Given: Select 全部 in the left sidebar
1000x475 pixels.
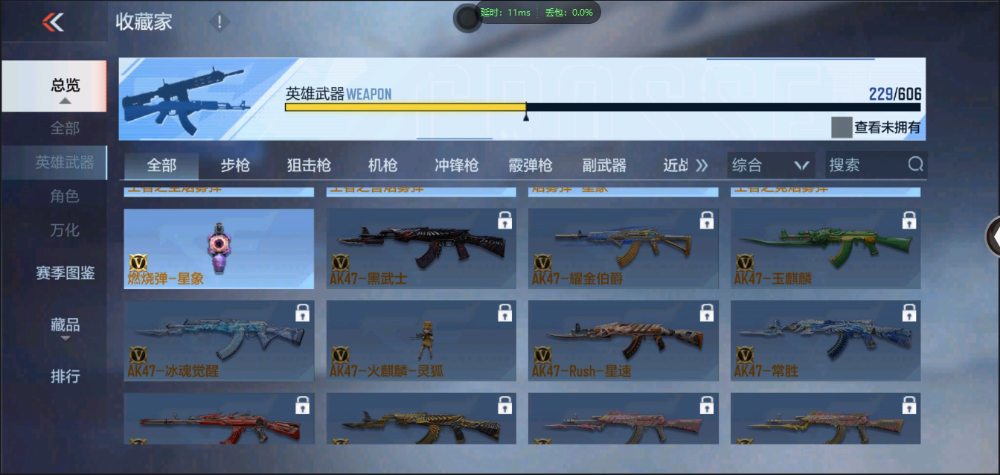Looking at the screenshot, I should pos(65,128).
